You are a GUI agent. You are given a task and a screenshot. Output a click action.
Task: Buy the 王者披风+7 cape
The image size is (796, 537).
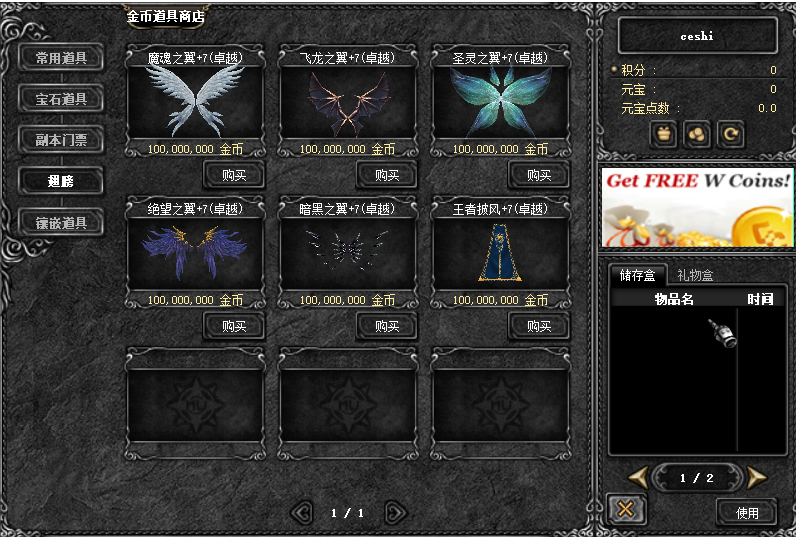point(539,326)
